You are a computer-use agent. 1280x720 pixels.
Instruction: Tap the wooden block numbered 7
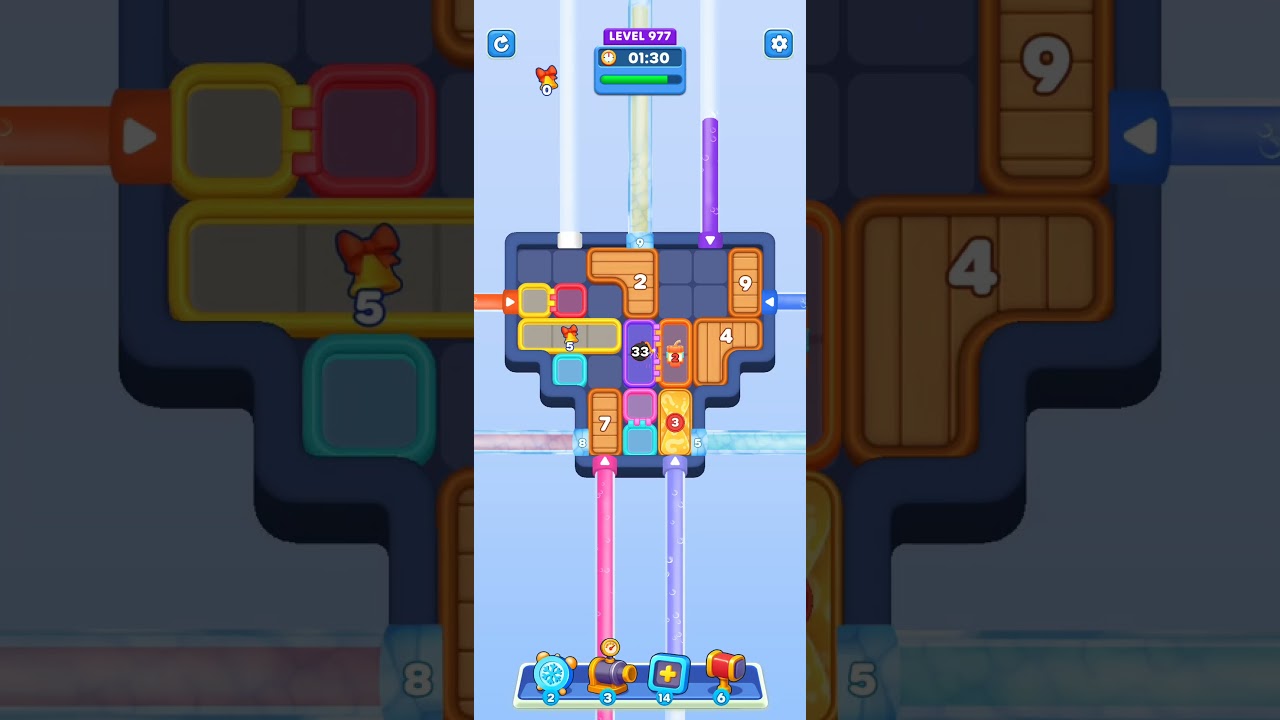605,424
